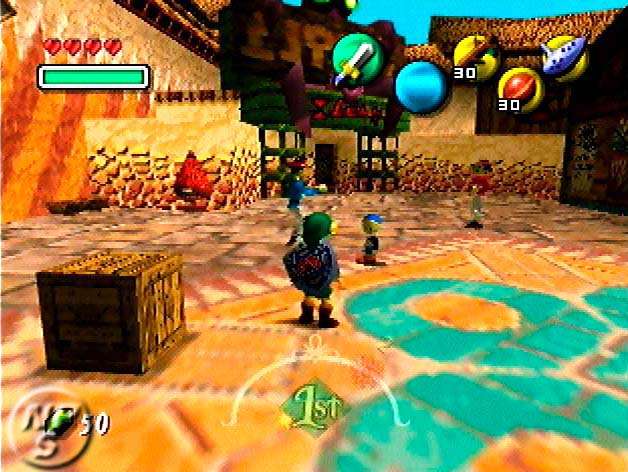Choose the red orb item slot
Viewport: 628px width, 472px height.
(x=520, y=87)
